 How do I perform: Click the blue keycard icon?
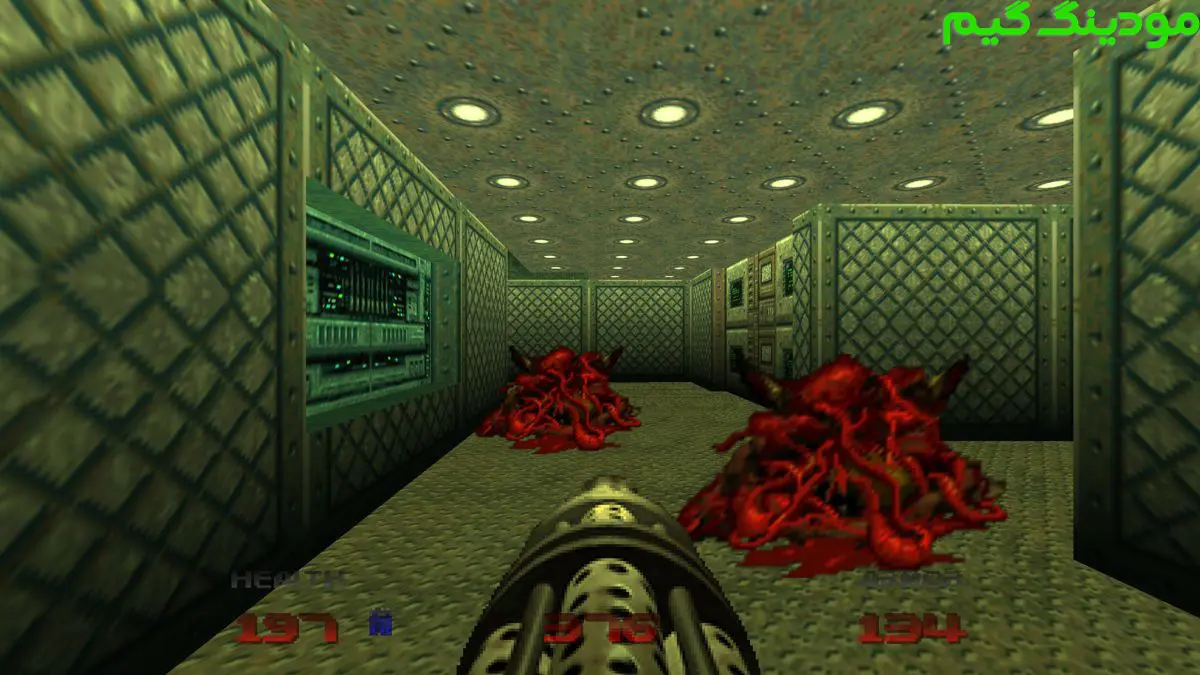point(380,623)
